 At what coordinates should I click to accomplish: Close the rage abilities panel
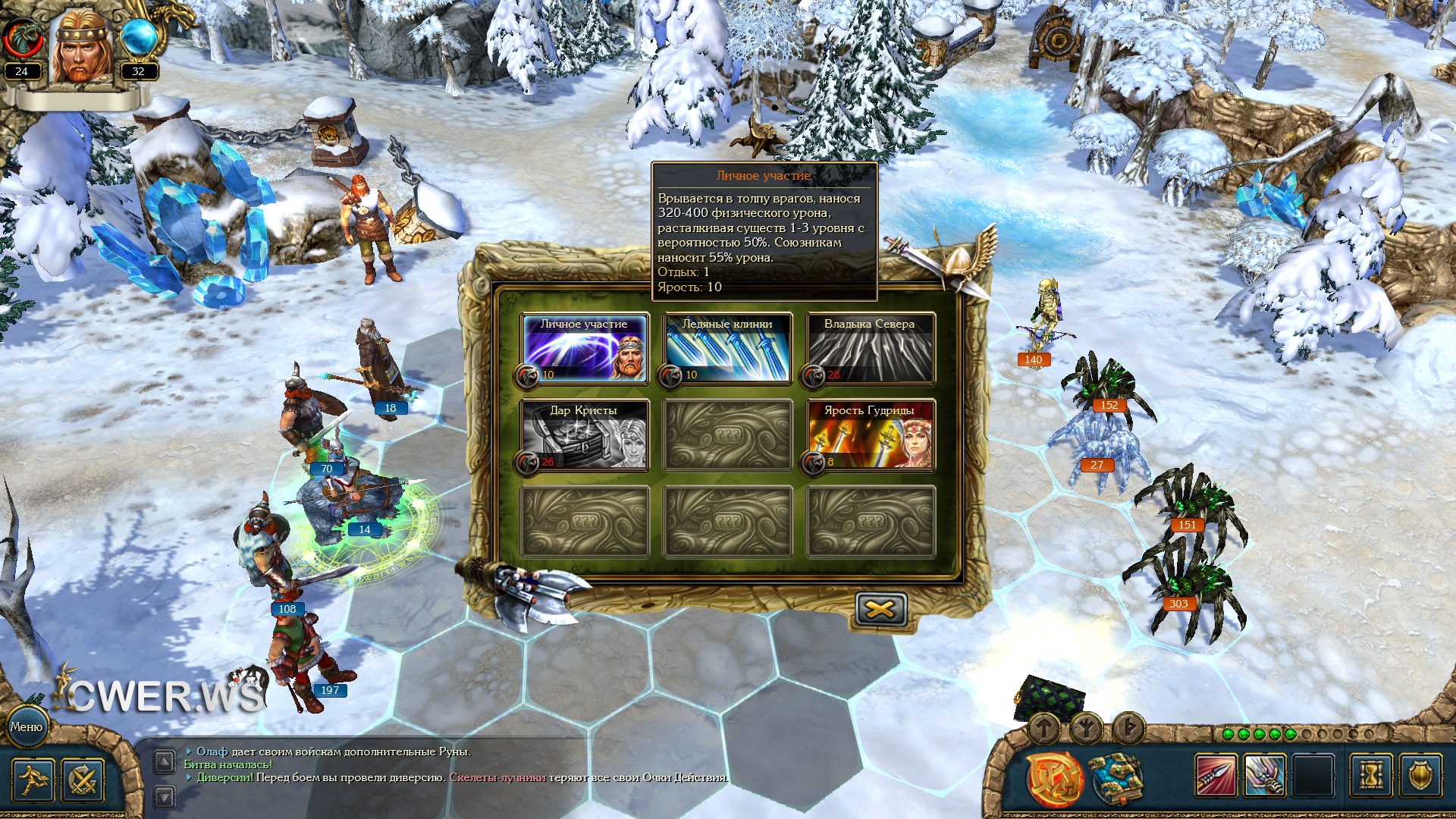click(x=880, y=609)
